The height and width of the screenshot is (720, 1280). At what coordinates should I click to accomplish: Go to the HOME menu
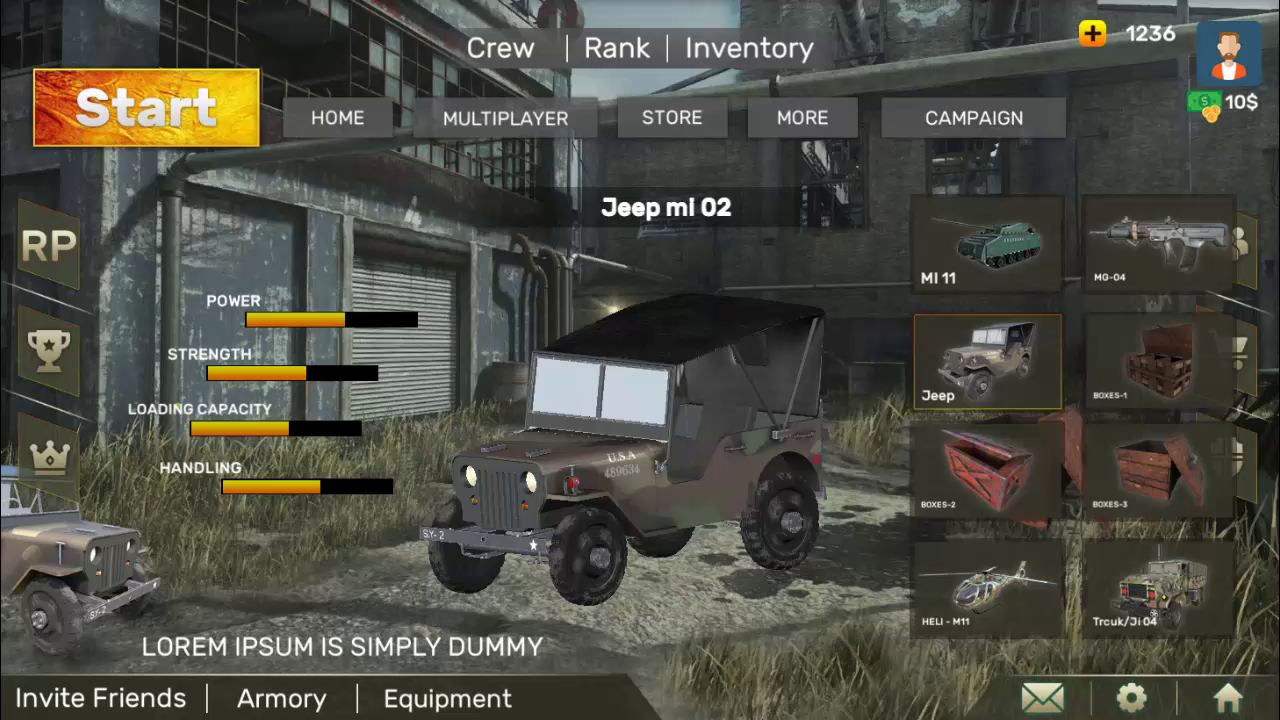pos(337,118)
